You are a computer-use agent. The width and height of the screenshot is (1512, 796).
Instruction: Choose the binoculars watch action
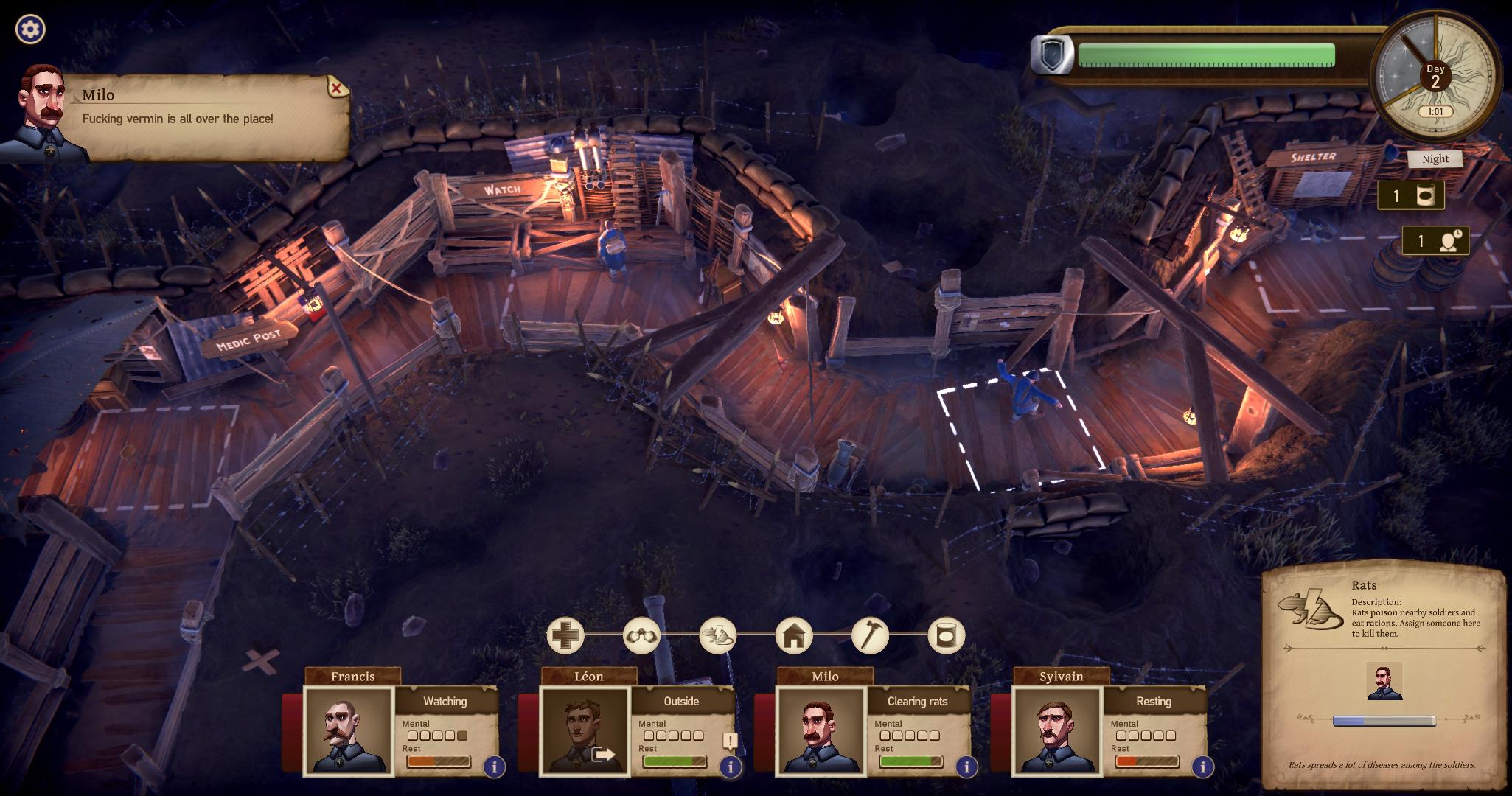click(x=641, y=635)
